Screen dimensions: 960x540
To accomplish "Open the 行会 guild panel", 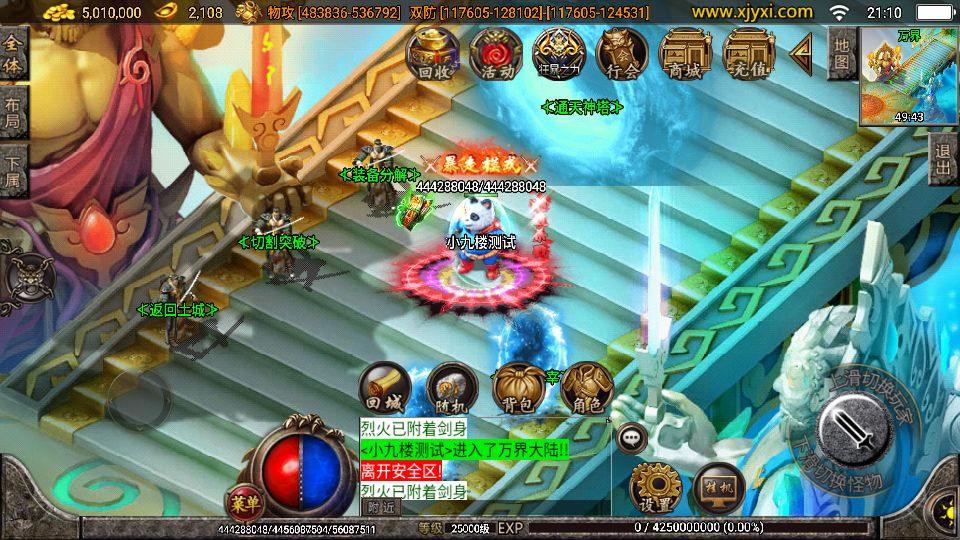I will [621, 53].
